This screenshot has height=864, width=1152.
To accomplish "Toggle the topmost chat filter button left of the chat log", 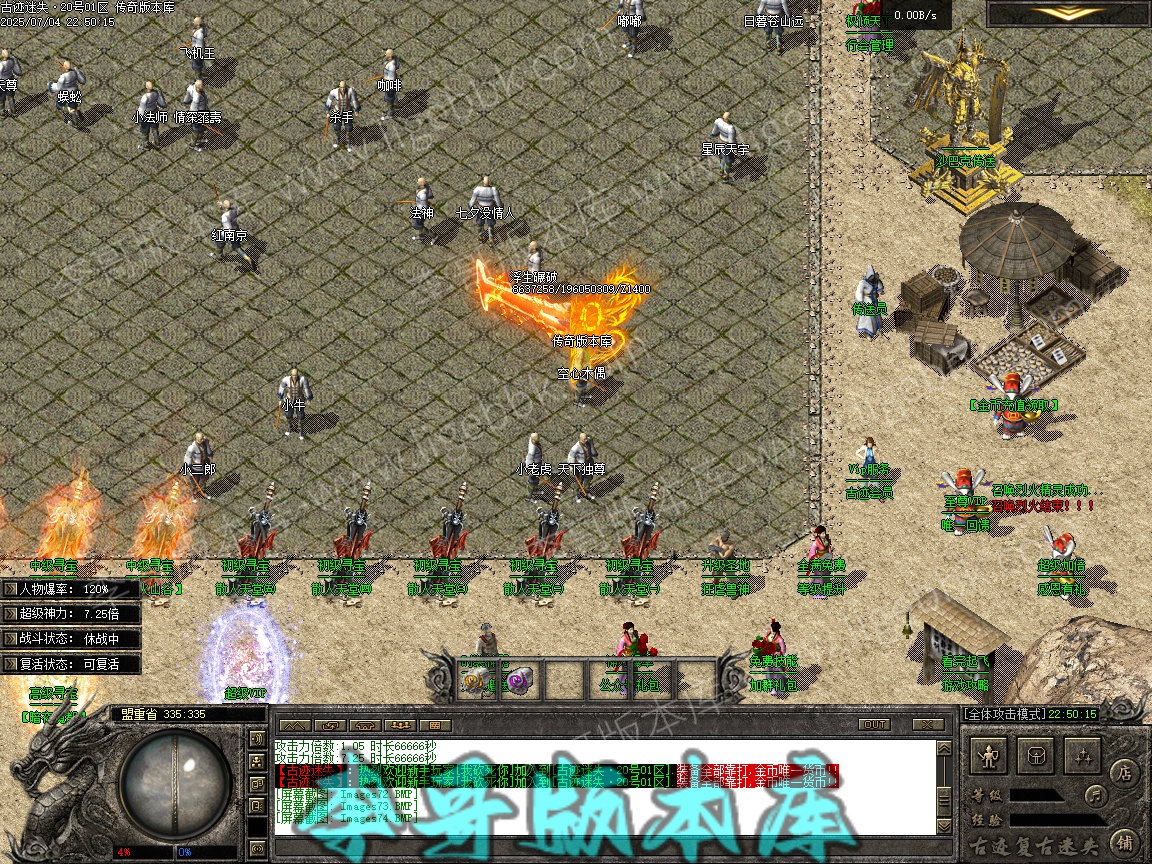I will point(258,739).
